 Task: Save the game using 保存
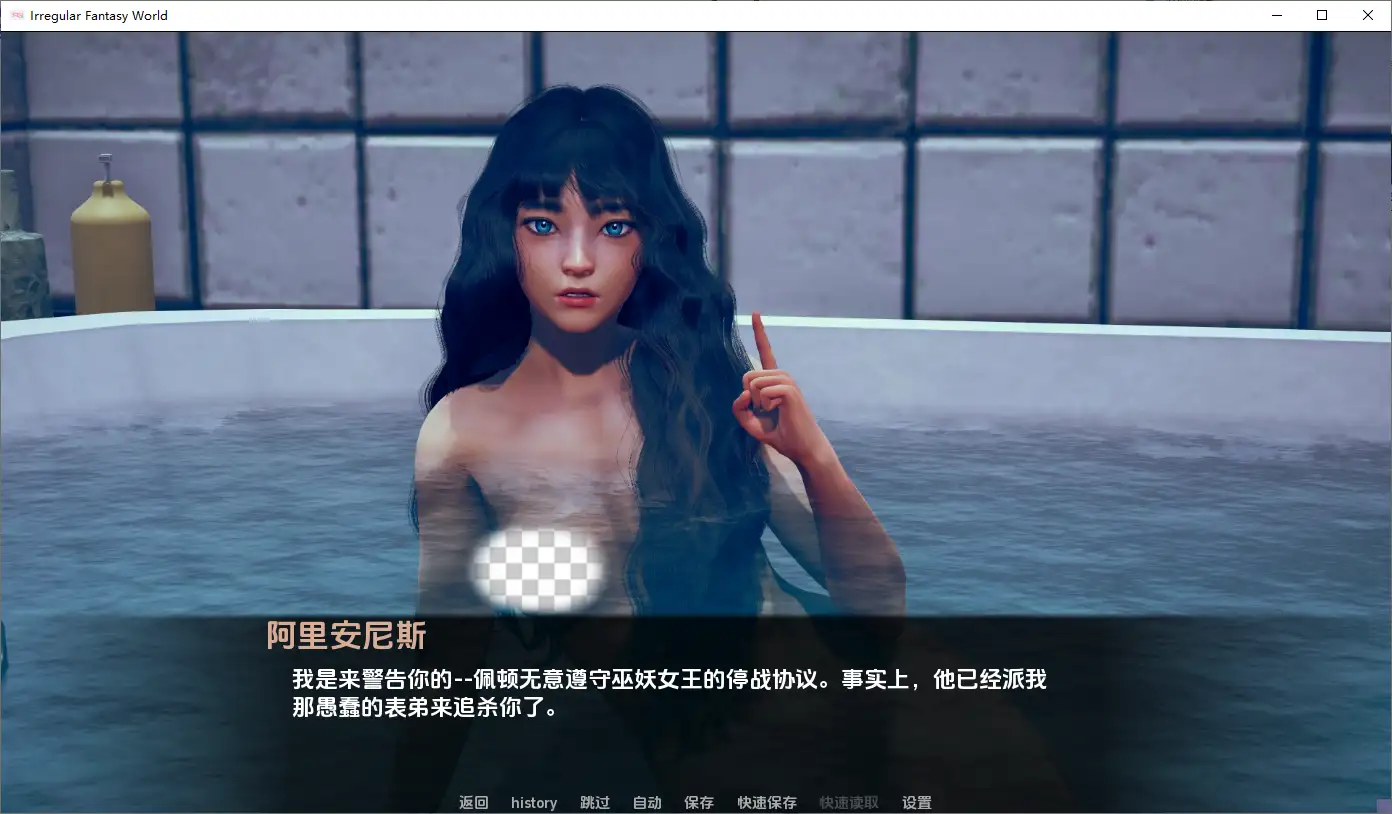click(698, 802)
